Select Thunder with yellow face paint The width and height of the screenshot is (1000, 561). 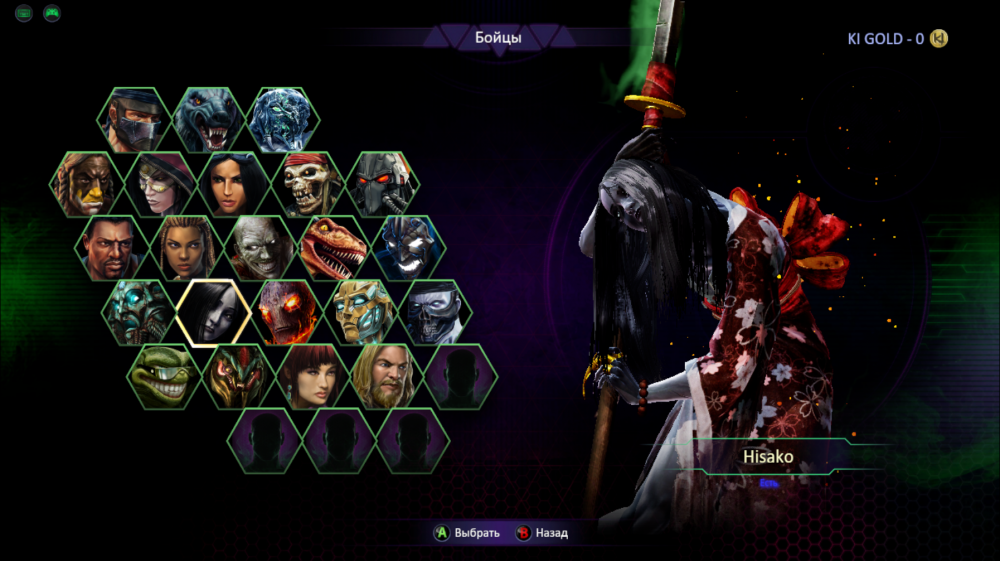point(88,184)
